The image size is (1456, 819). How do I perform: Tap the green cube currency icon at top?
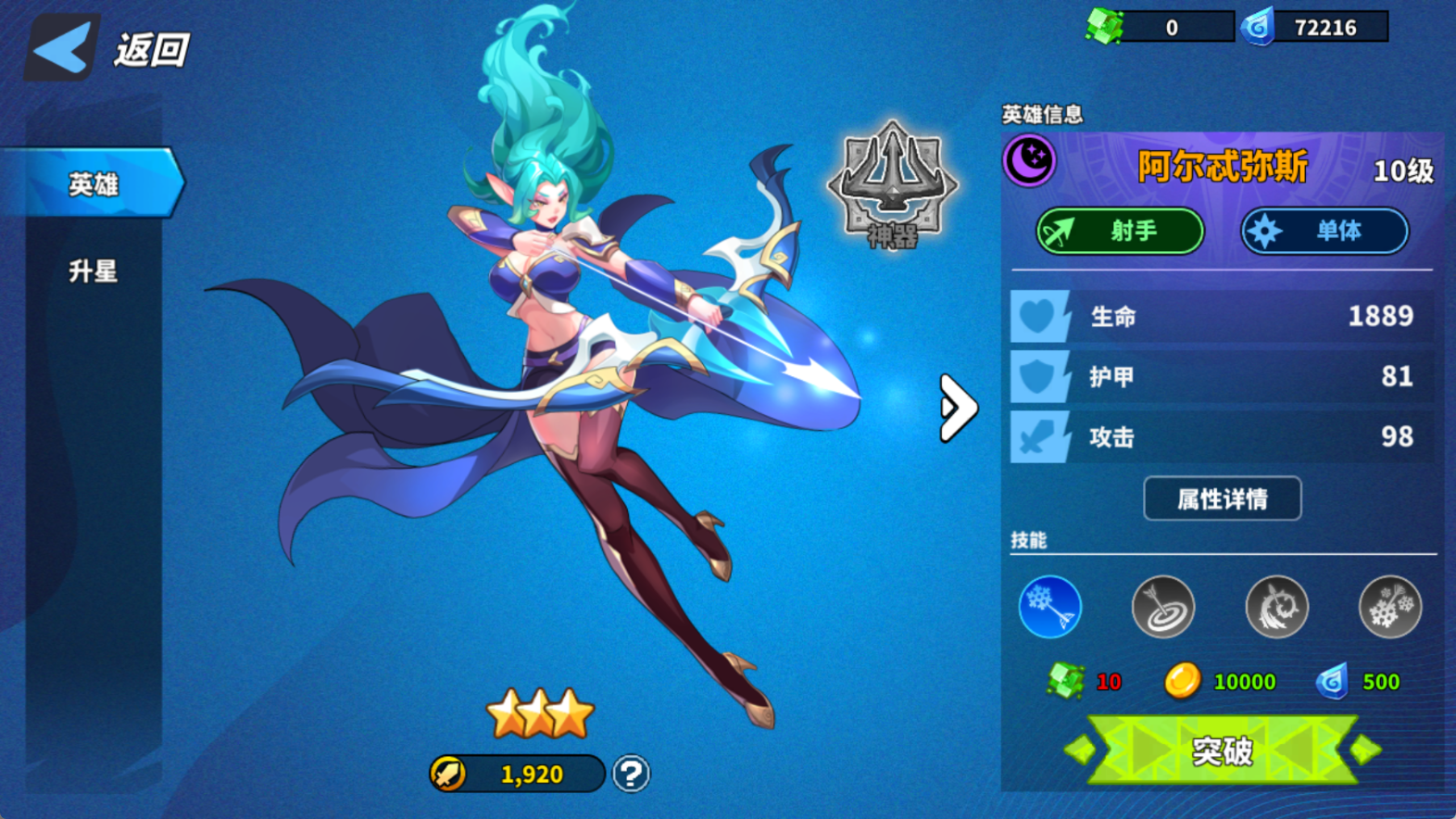click(x=1104, y=27)
